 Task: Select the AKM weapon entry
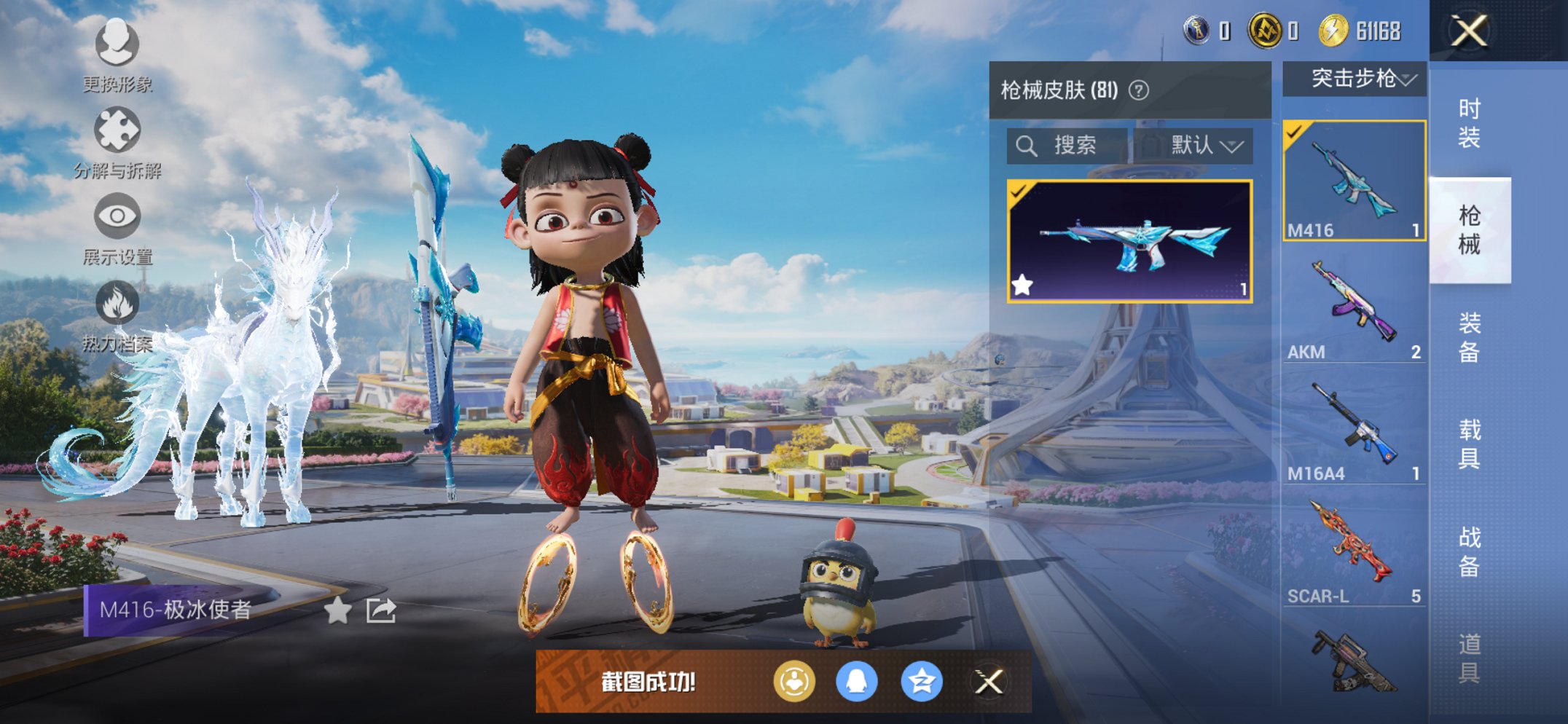[1354, 304]
